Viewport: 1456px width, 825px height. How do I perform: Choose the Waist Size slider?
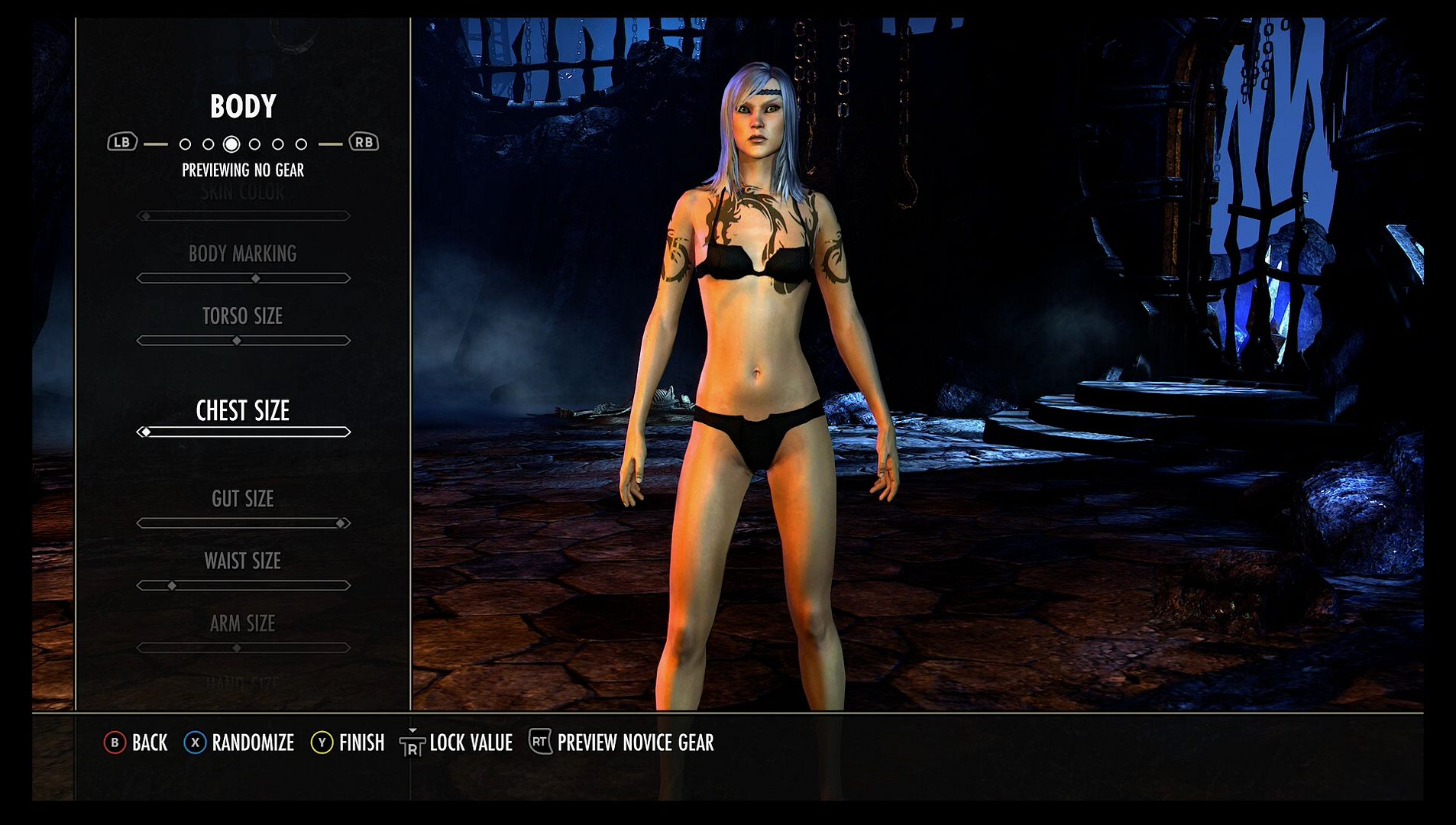tap(243, 586)
